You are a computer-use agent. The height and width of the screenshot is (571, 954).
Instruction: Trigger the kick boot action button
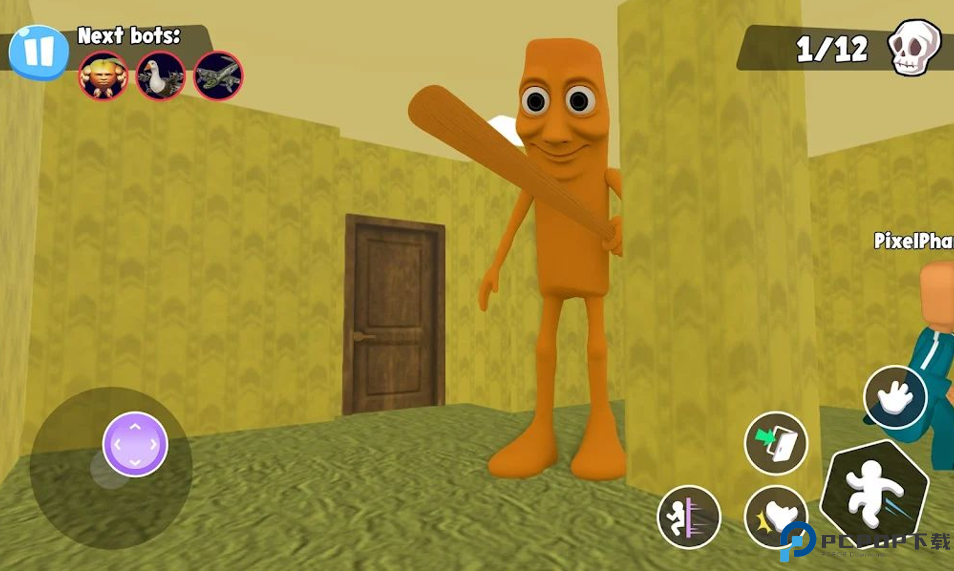pyautogui.click(x=776, y=517)
